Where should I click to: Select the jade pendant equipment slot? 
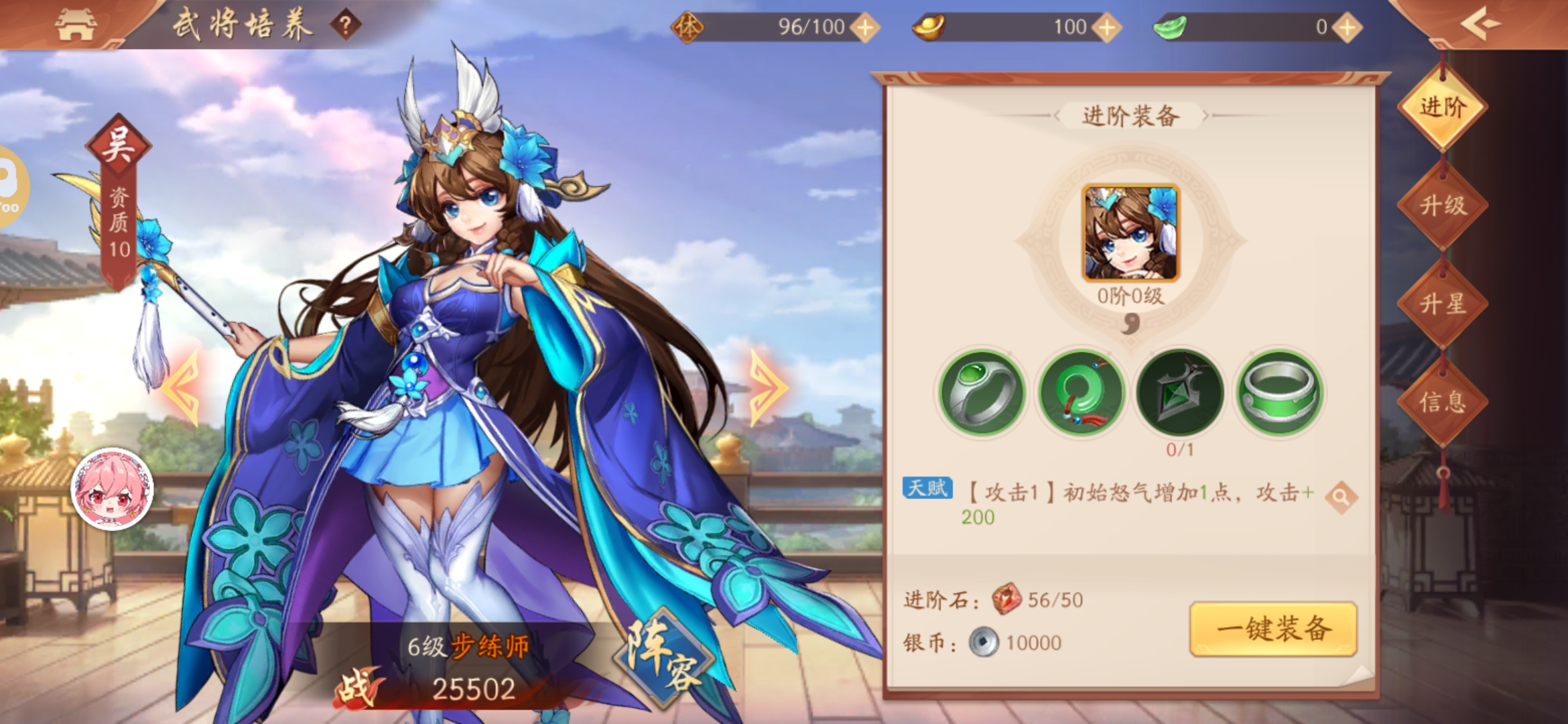[x=1081, y=393]
